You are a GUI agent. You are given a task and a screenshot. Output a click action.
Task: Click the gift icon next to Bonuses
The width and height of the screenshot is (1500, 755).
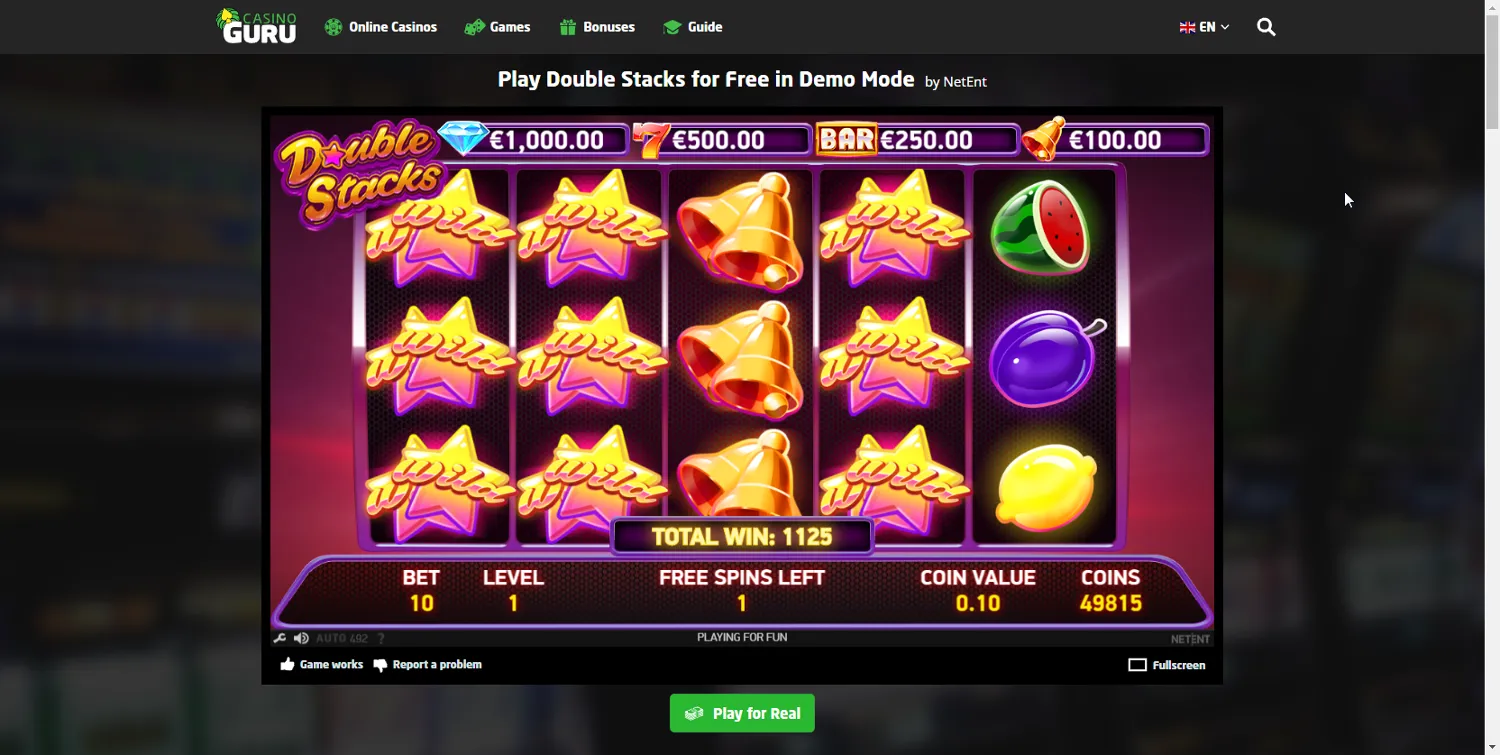566,27
